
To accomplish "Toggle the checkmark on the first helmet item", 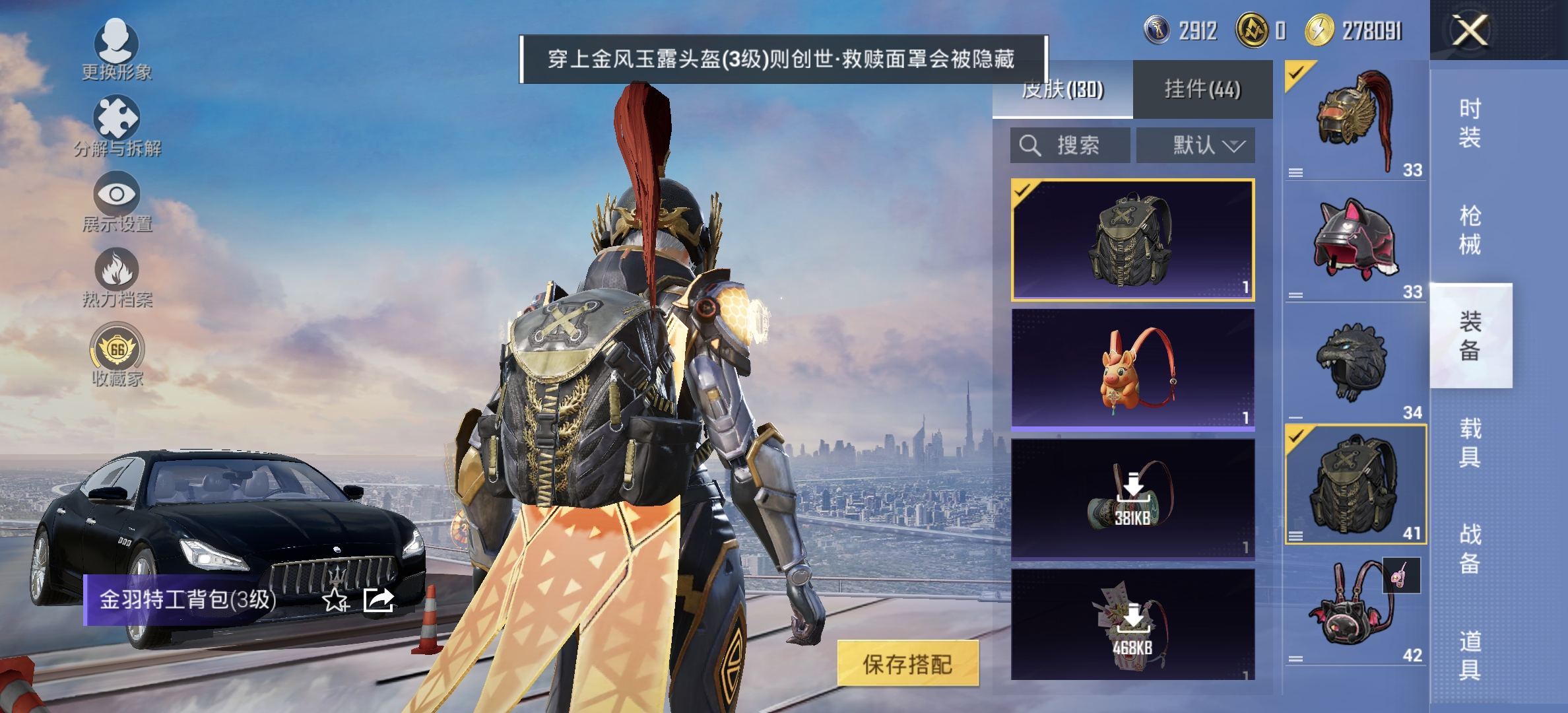I will point(1295,74).
